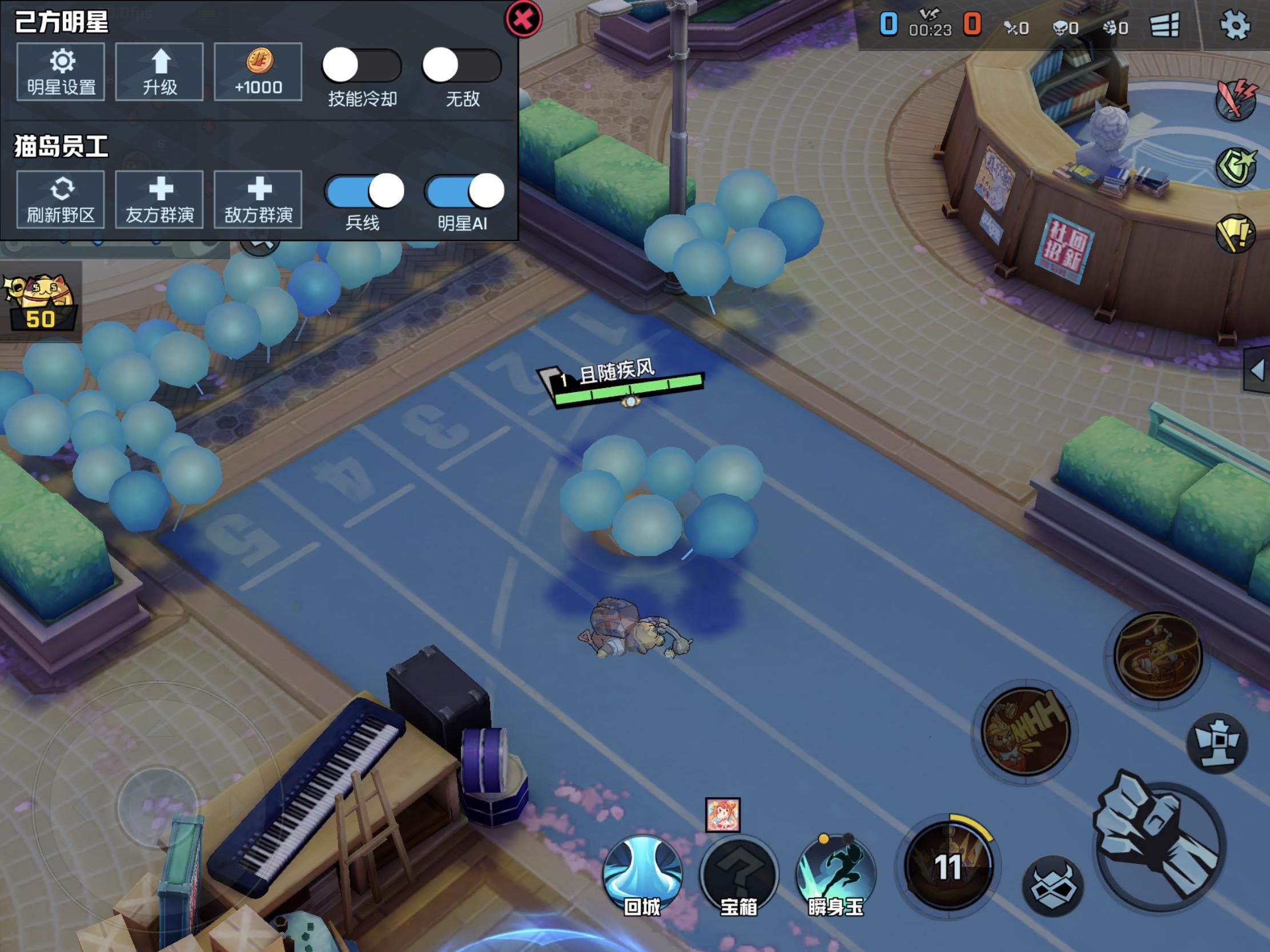Add friendly extras with 友方群演

tap(160, 200)
